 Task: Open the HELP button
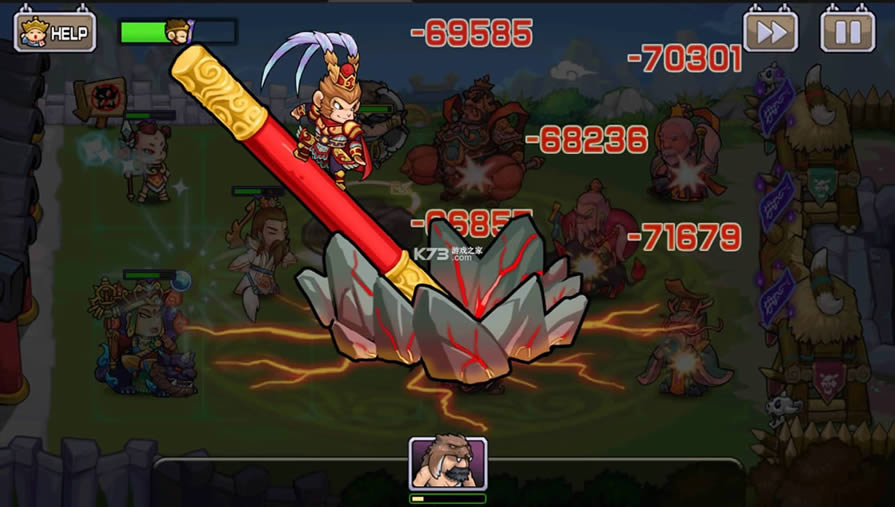click(x=55, y=32)
